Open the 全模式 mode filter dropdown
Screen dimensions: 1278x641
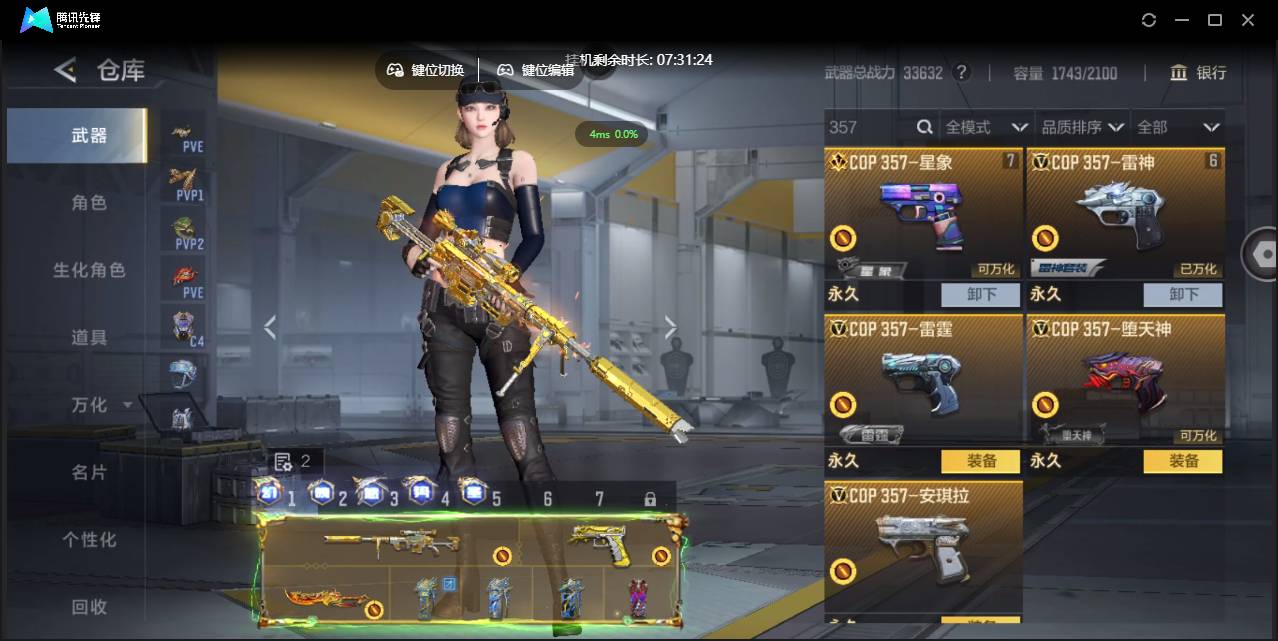point(986,127)
